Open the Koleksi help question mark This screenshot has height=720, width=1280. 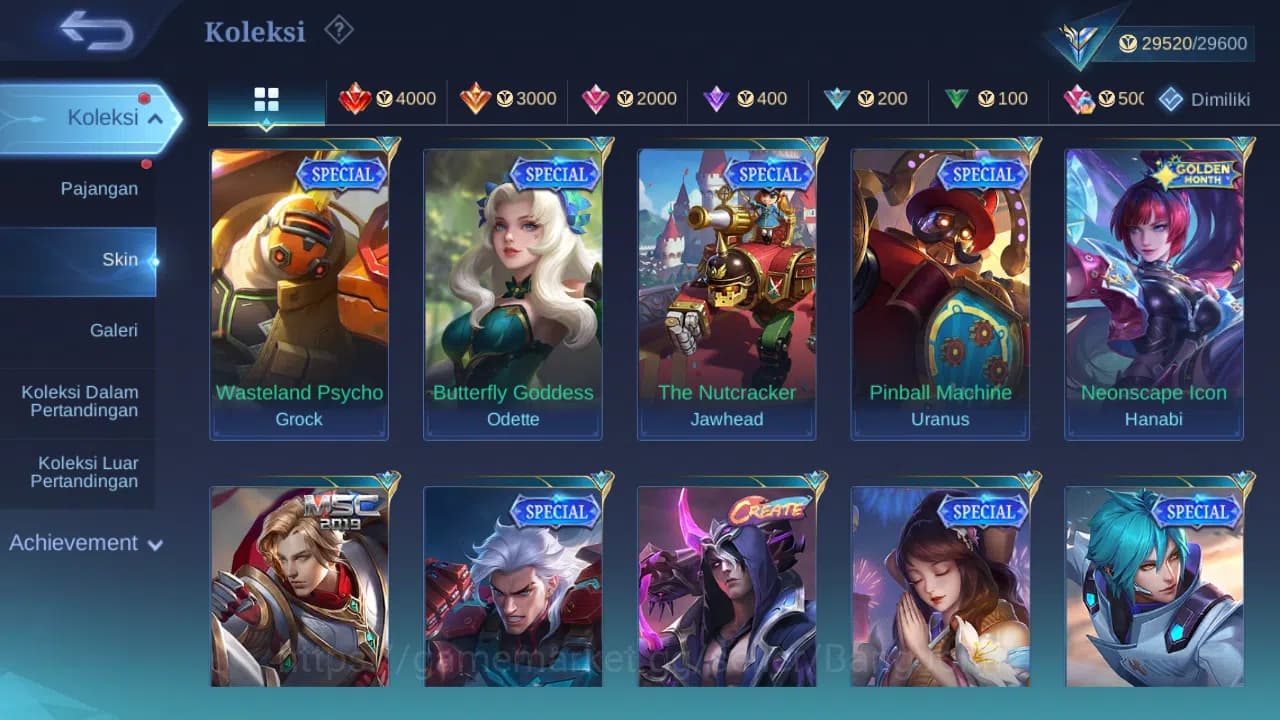pos(338,31)
